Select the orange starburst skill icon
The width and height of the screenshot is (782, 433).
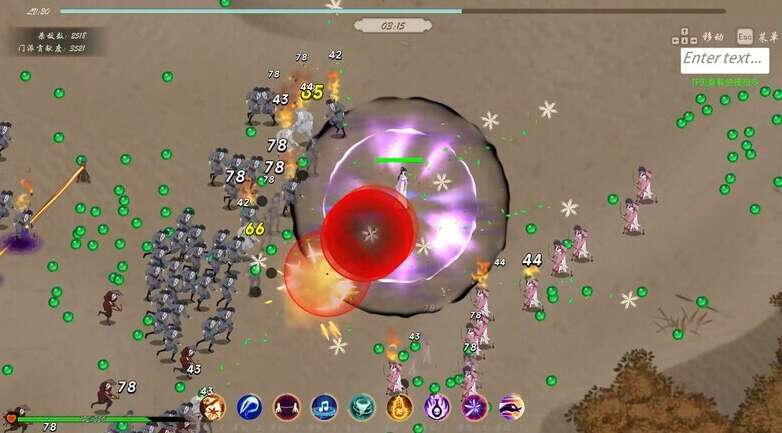(212, 407)
